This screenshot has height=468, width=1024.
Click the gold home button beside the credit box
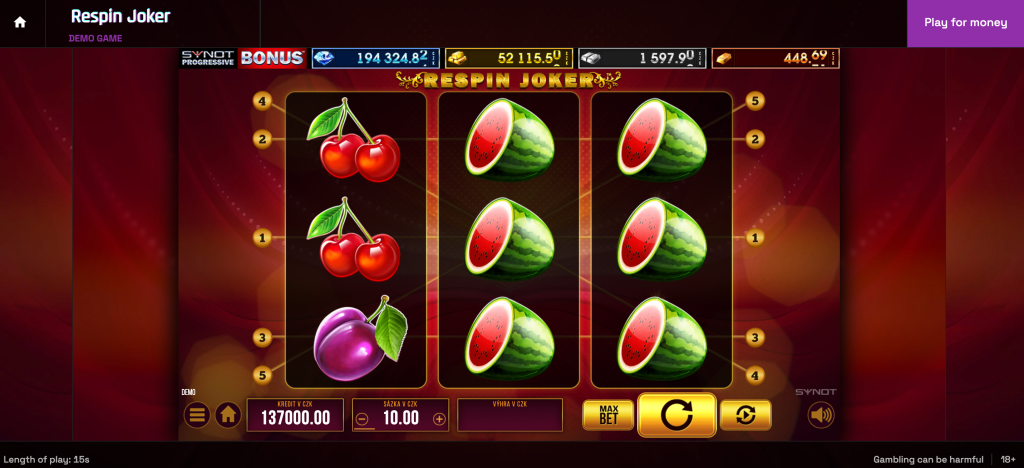point(228,414)
